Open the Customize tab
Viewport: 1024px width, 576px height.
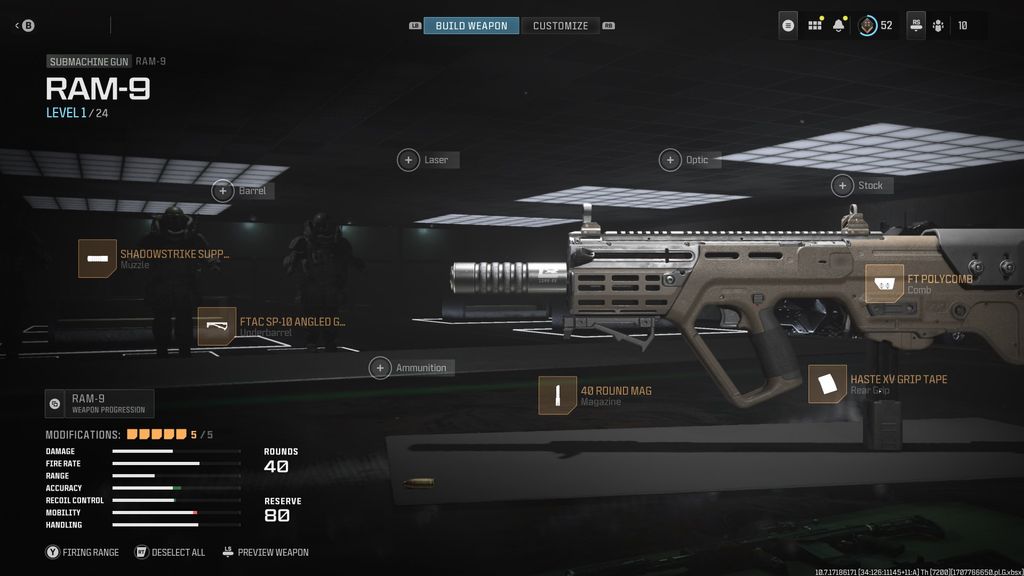click(x=560, y=26)
